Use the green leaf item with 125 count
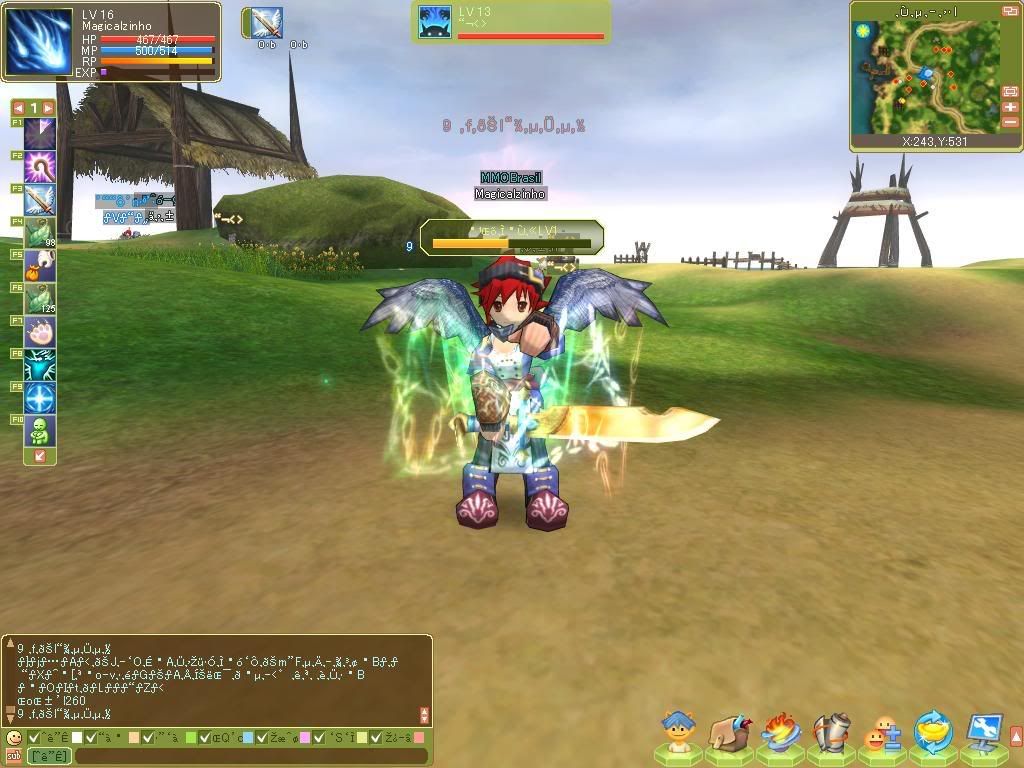This screenshot has height=768, width=1024. [40, 299]
